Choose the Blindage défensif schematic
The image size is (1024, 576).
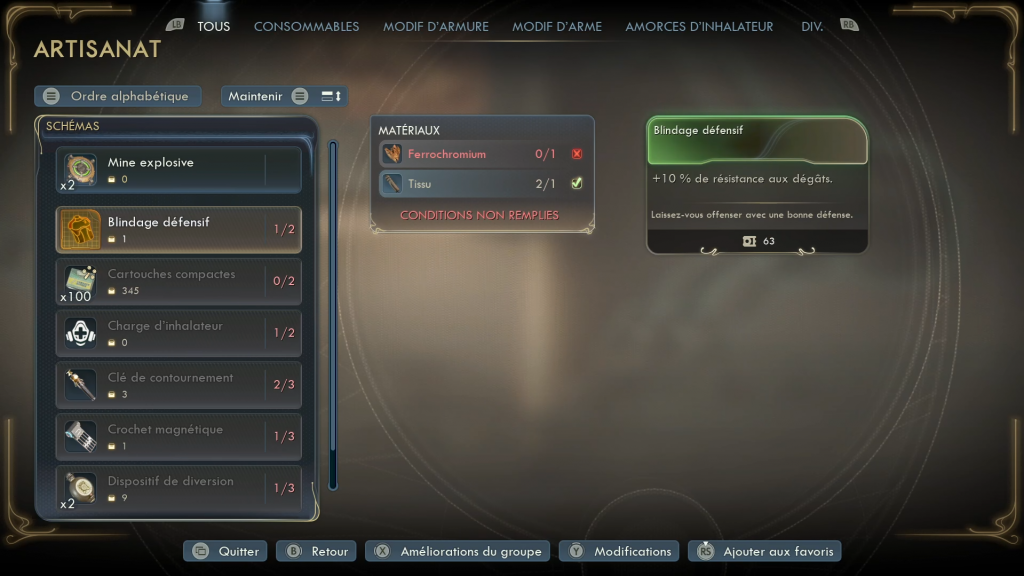178,230
